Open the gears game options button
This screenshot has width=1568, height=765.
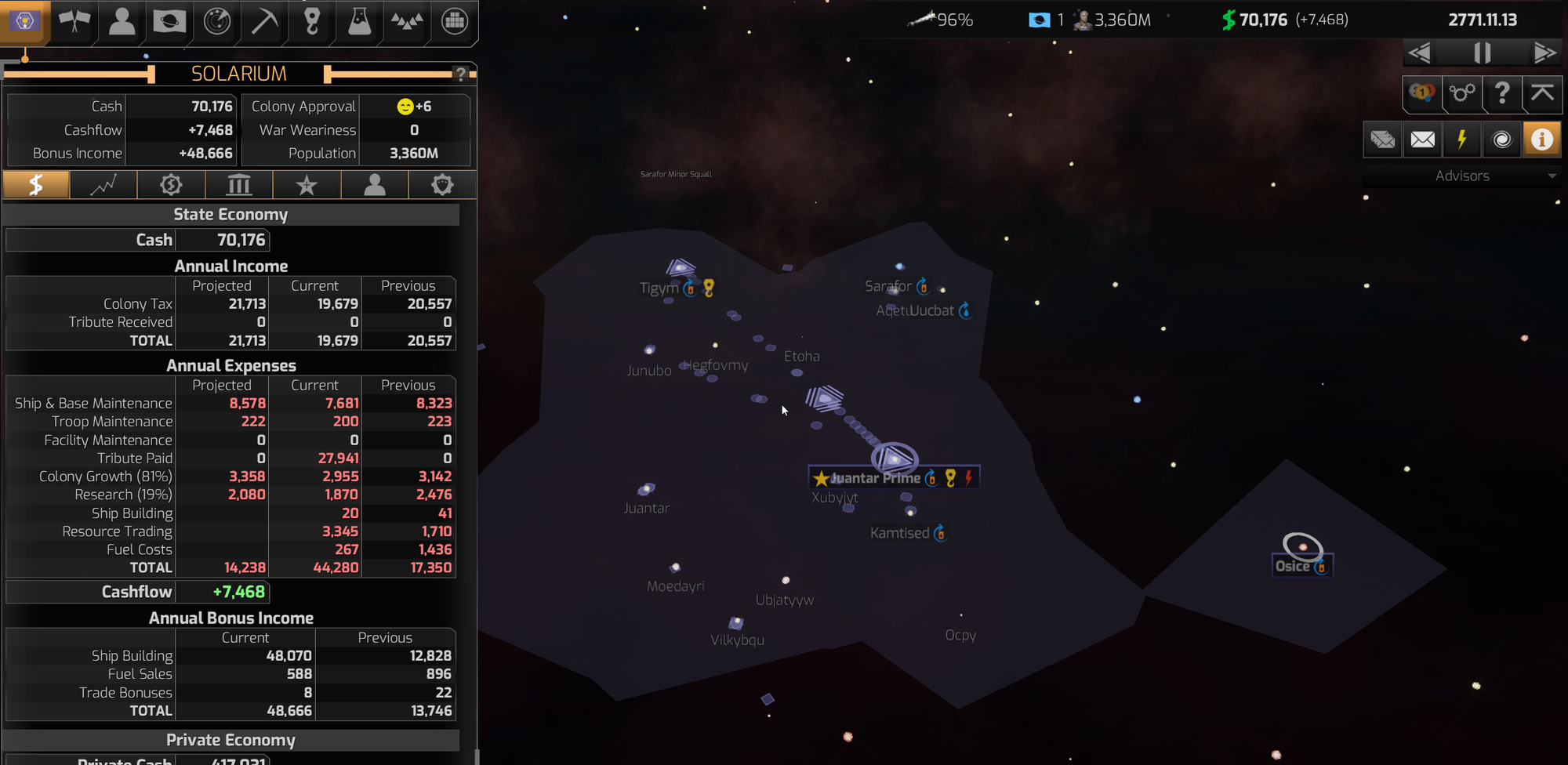tap(1461, 94)
